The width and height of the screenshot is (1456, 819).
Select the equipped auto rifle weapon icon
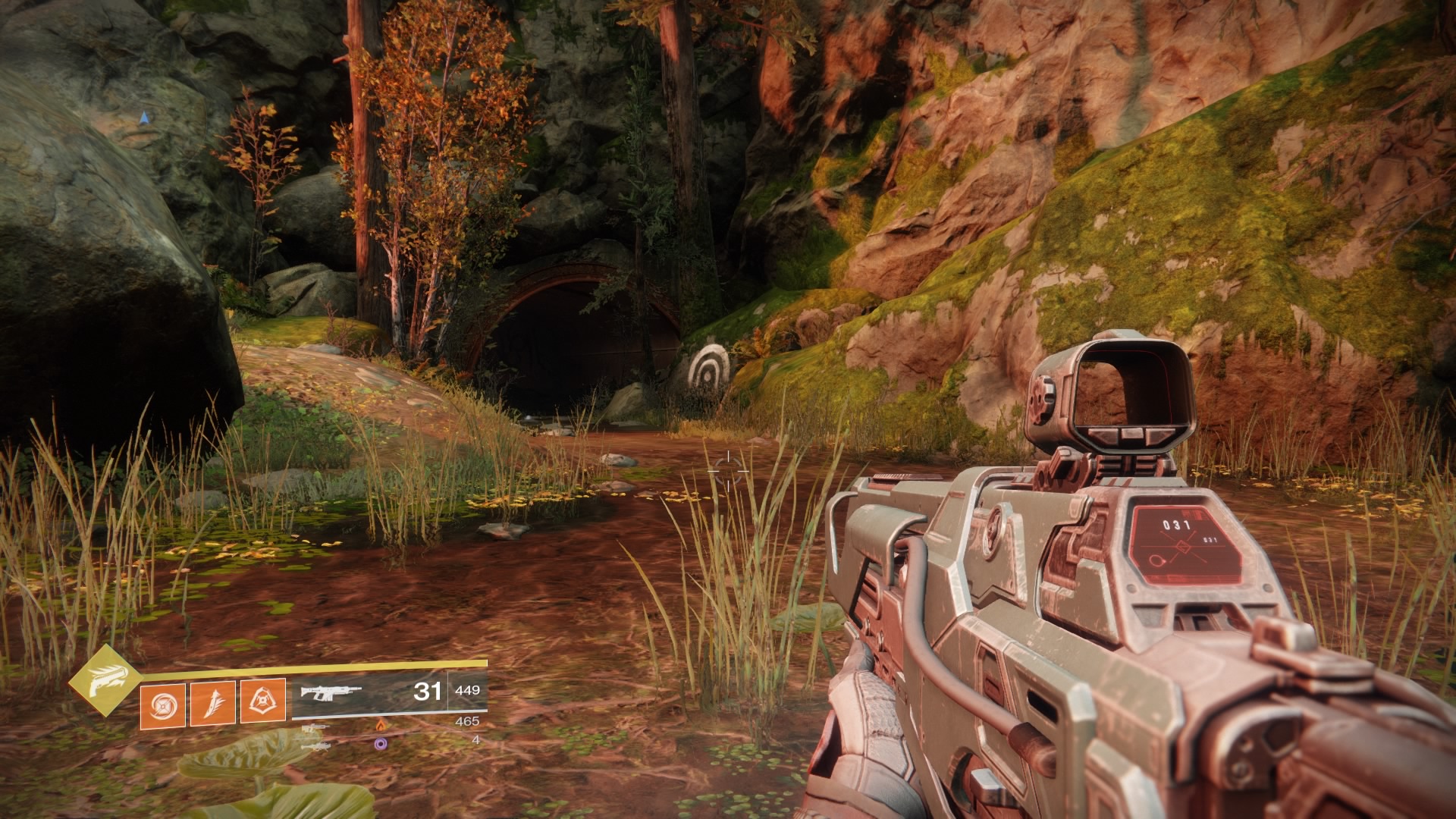[x=331, y=692]
